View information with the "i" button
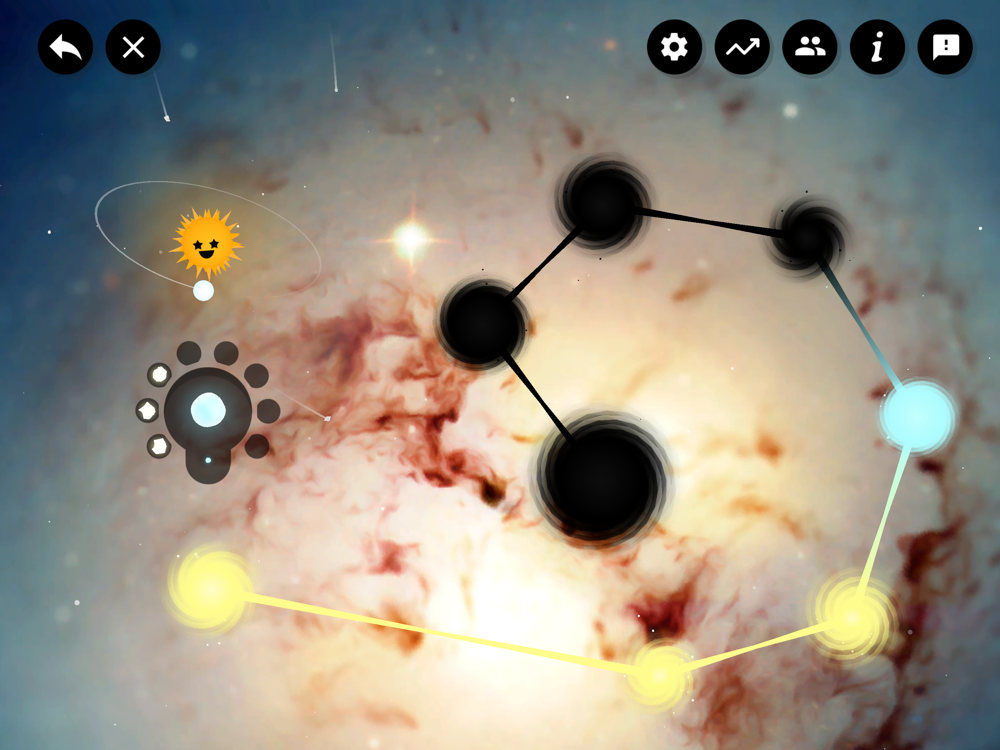Image resolution: width=1000 pixels, height=750 pixels. pyautogui.click(x=877, y=47)
